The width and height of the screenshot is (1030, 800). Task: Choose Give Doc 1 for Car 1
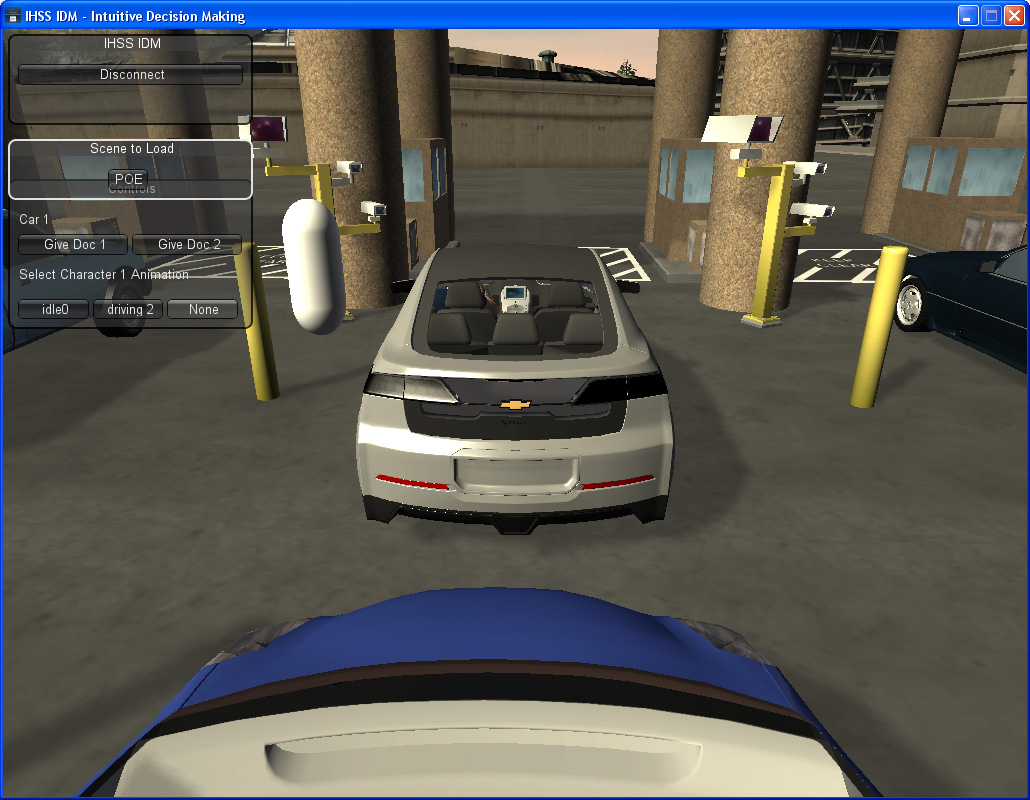click(74, 245)
